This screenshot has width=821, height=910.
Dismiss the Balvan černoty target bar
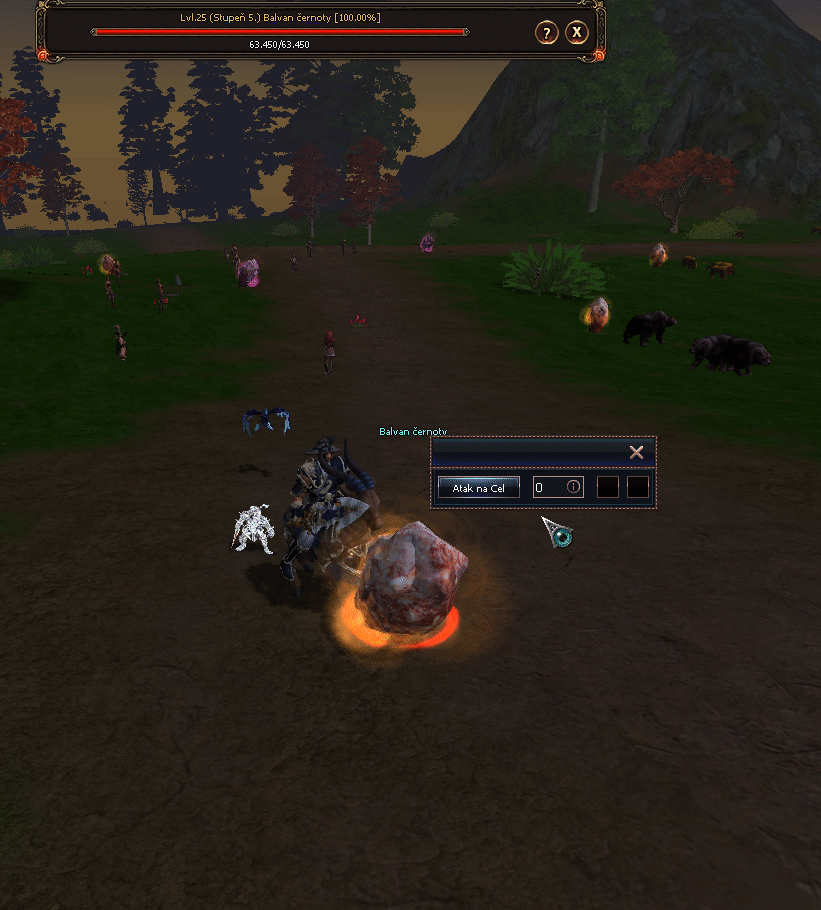[x=577, y=33]
